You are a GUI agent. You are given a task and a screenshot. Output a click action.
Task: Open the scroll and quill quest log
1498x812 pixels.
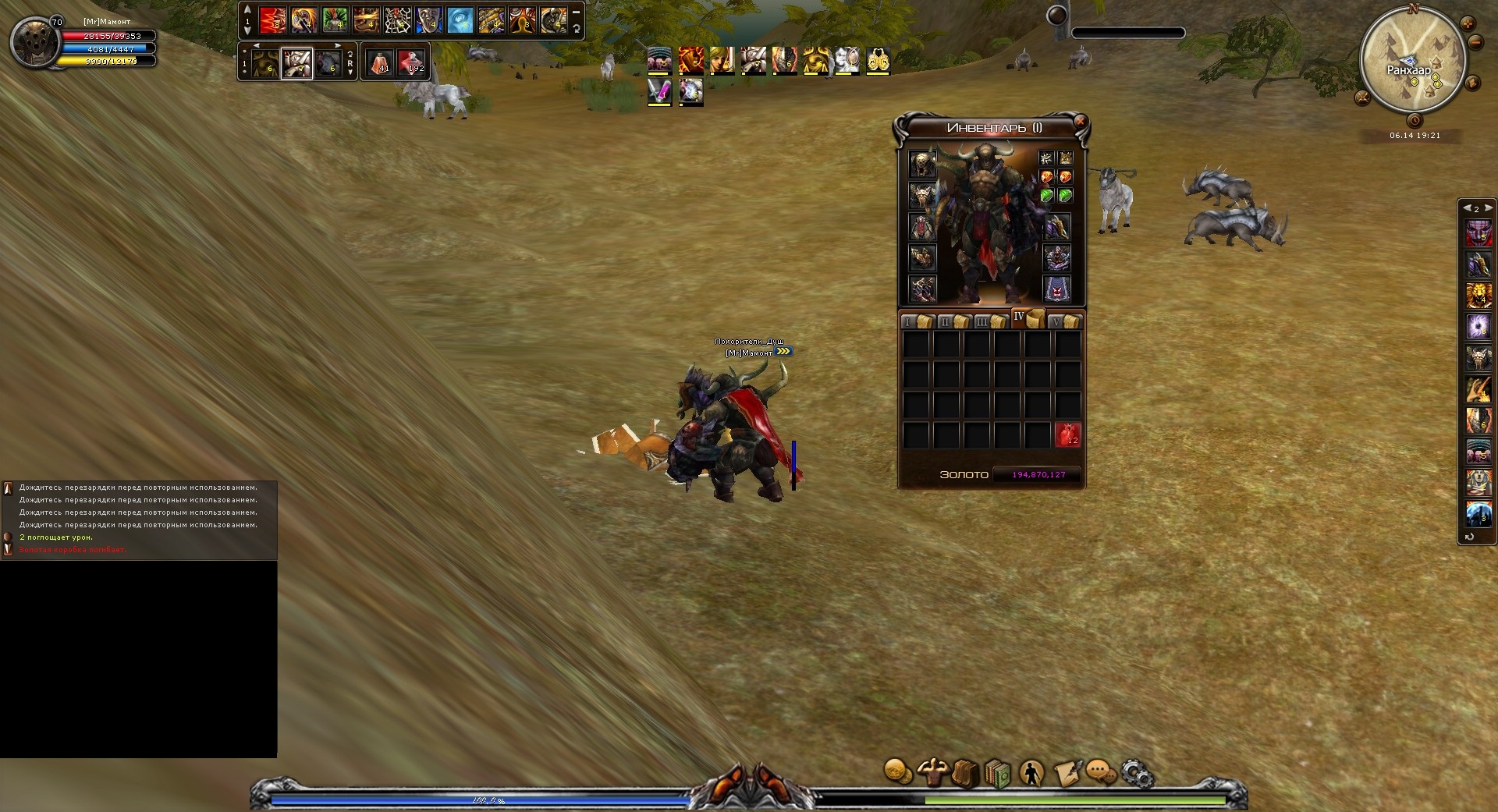(x=1066, y=772)
